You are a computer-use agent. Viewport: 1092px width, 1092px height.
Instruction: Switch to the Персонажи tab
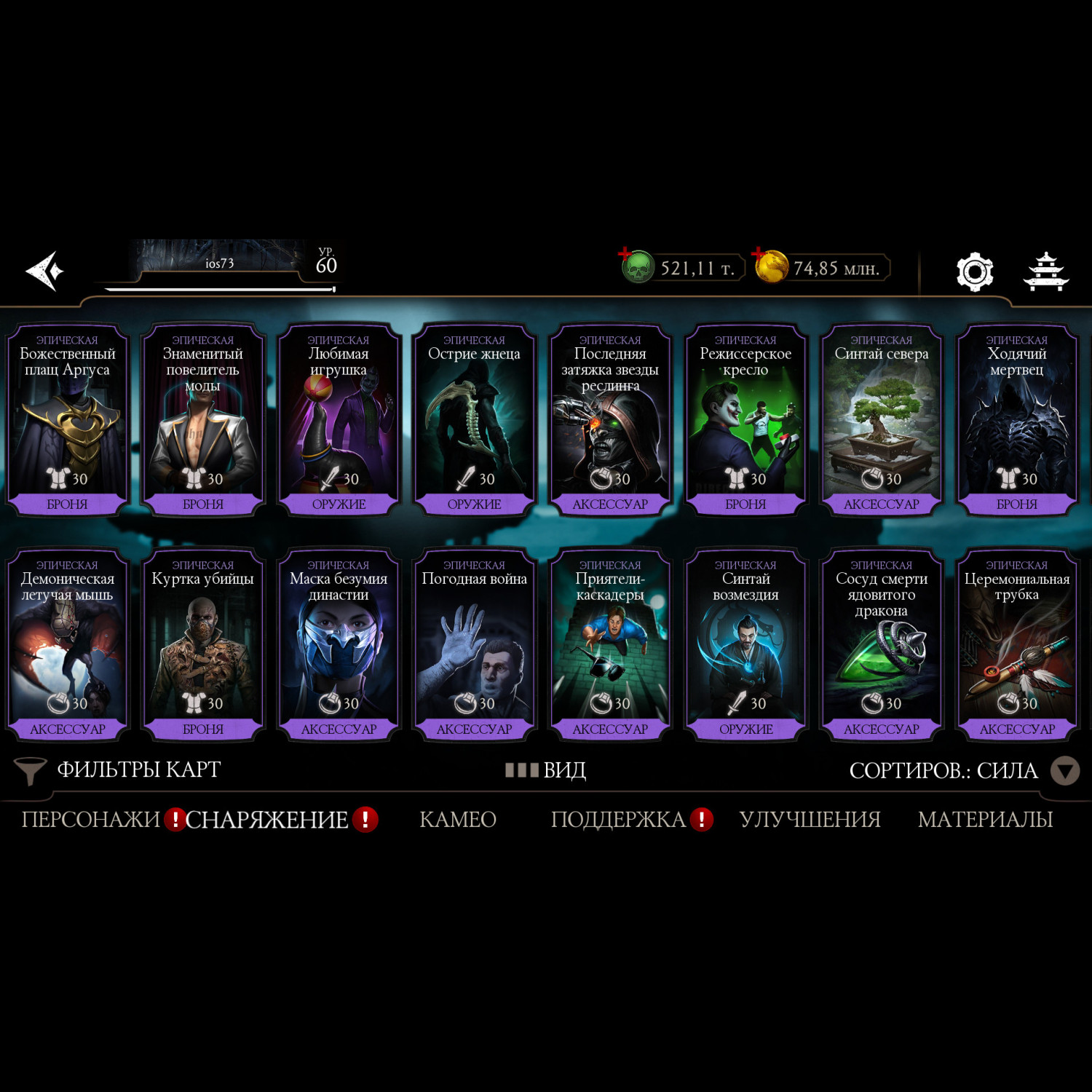click(90, 820)
